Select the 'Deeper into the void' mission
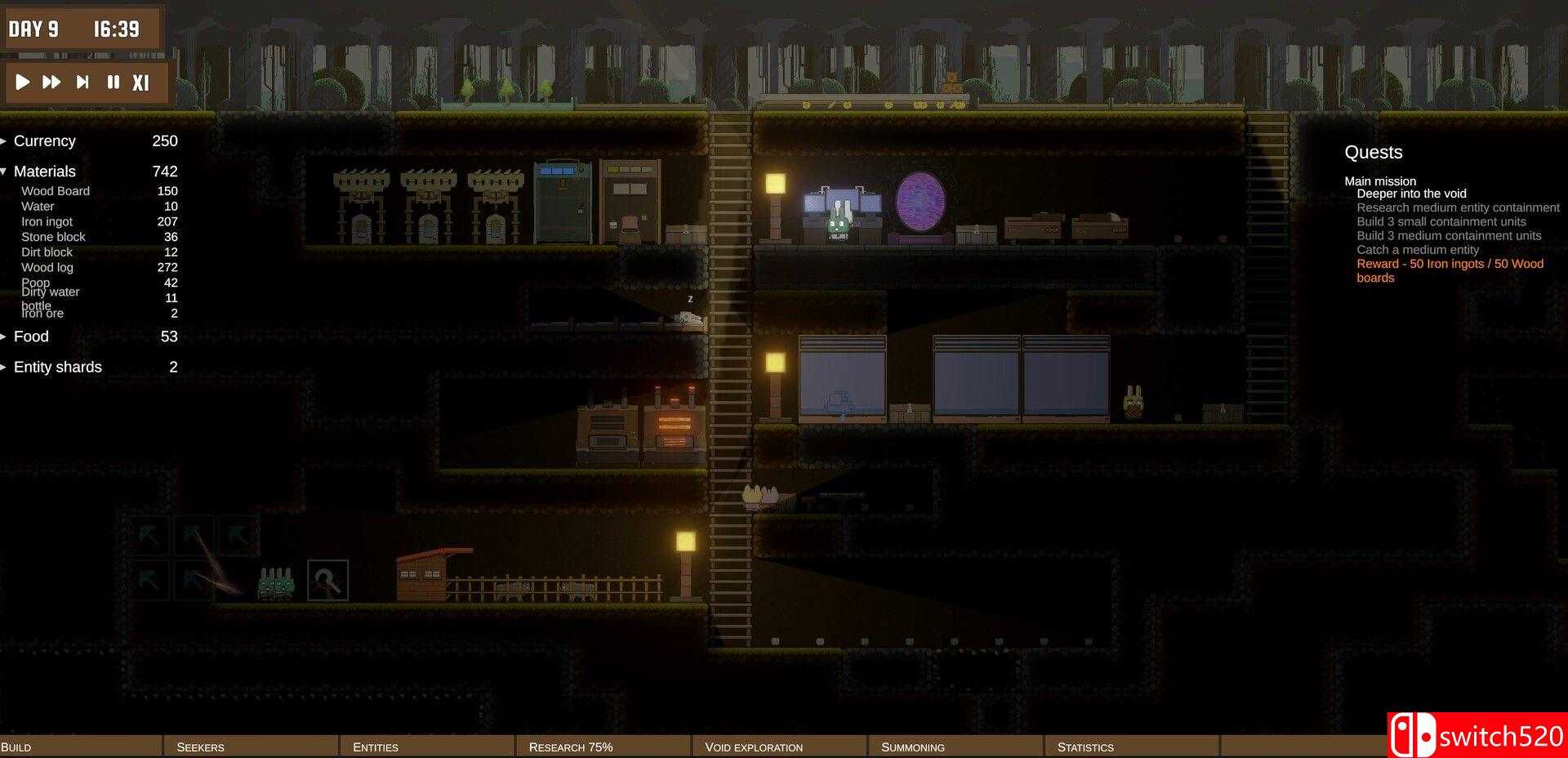This screenshot has height=758, width=1568. coord(1411,194)
